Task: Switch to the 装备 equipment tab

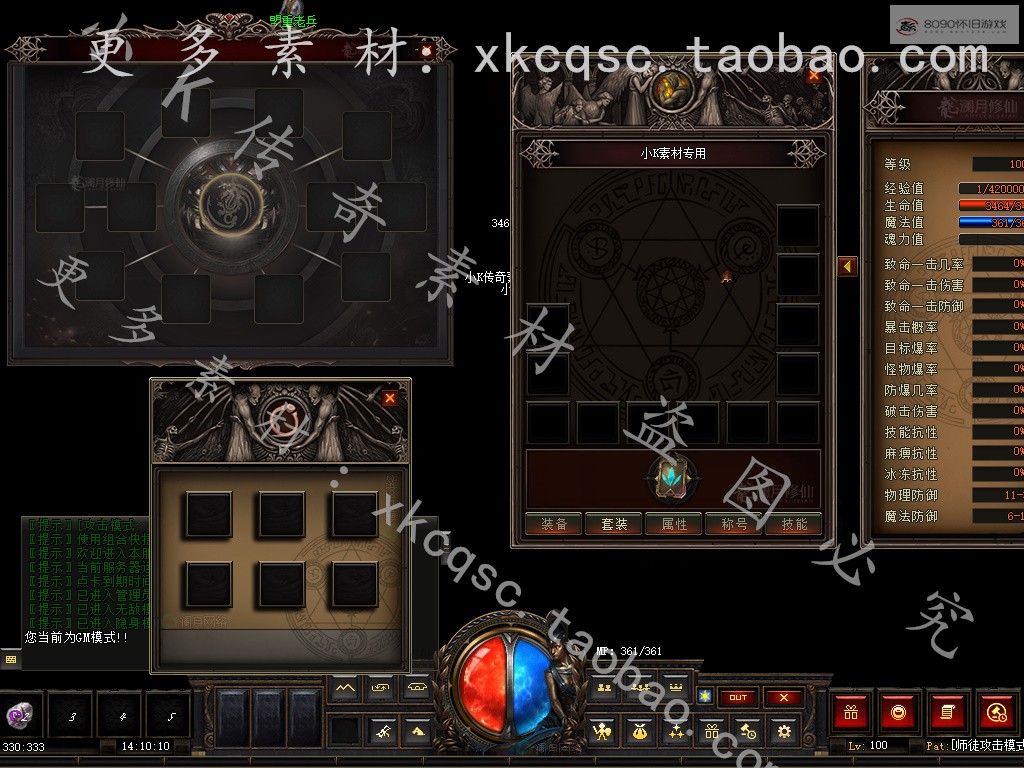Action: (554, 524)
